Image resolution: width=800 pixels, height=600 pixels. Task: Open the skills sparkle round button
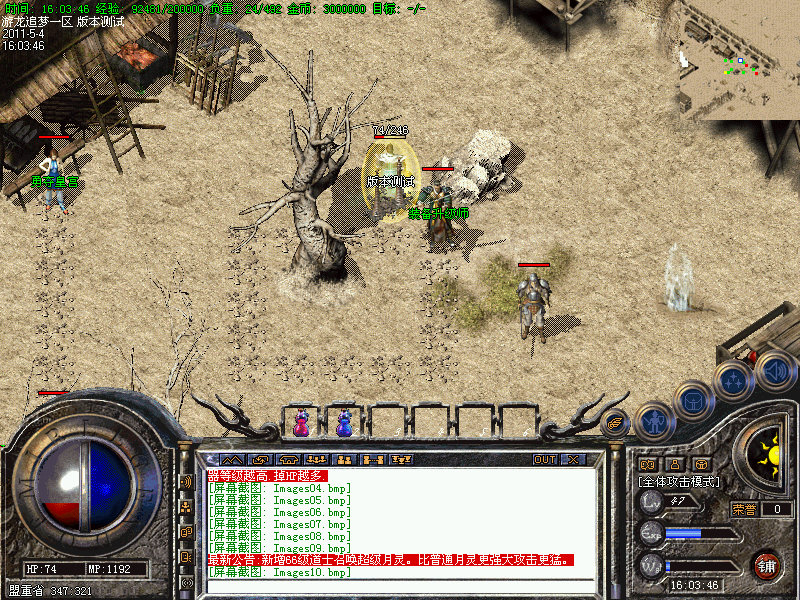[735, 380]
